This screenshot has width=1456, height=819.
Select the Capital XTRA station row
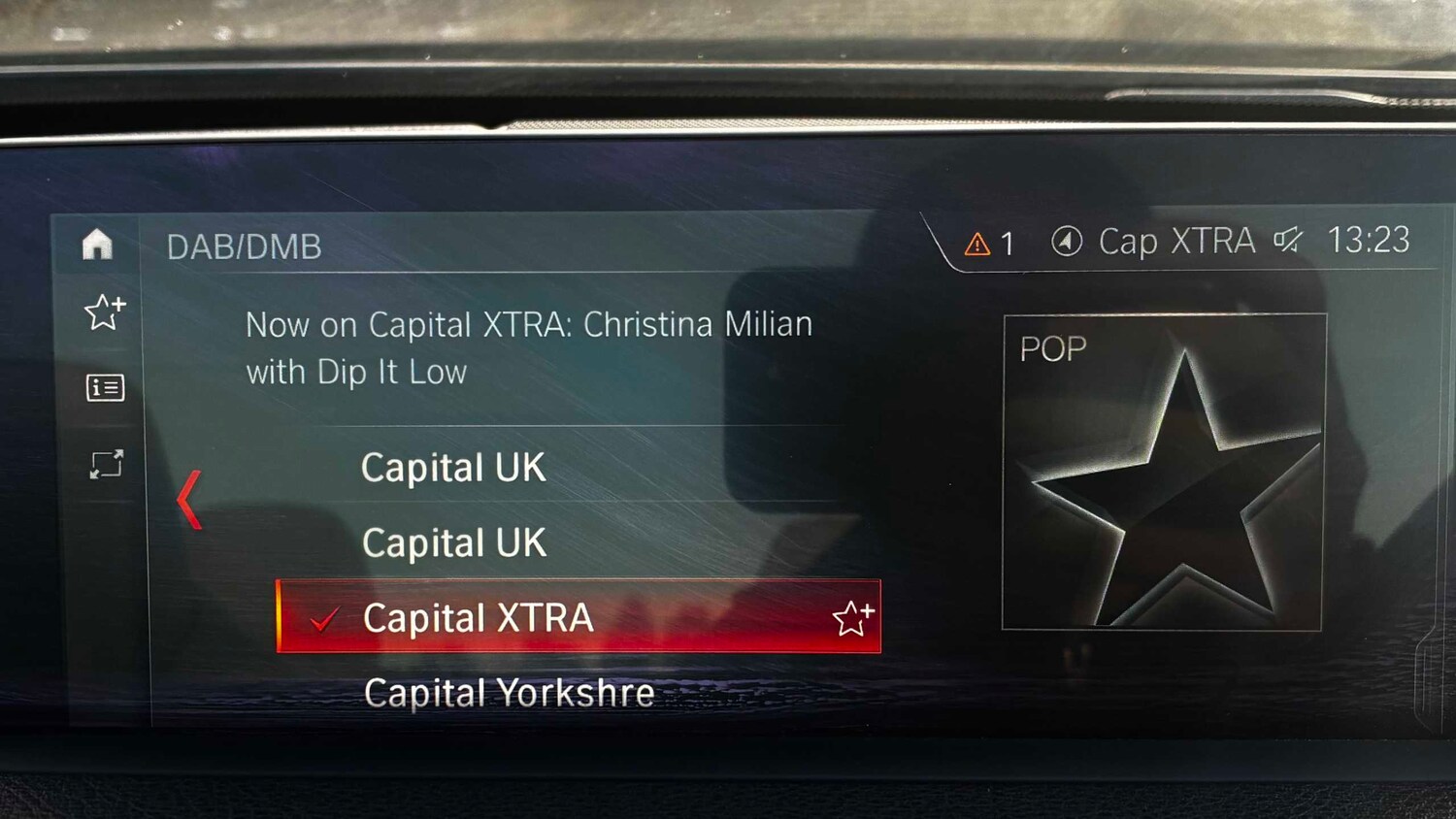point(544,617)
